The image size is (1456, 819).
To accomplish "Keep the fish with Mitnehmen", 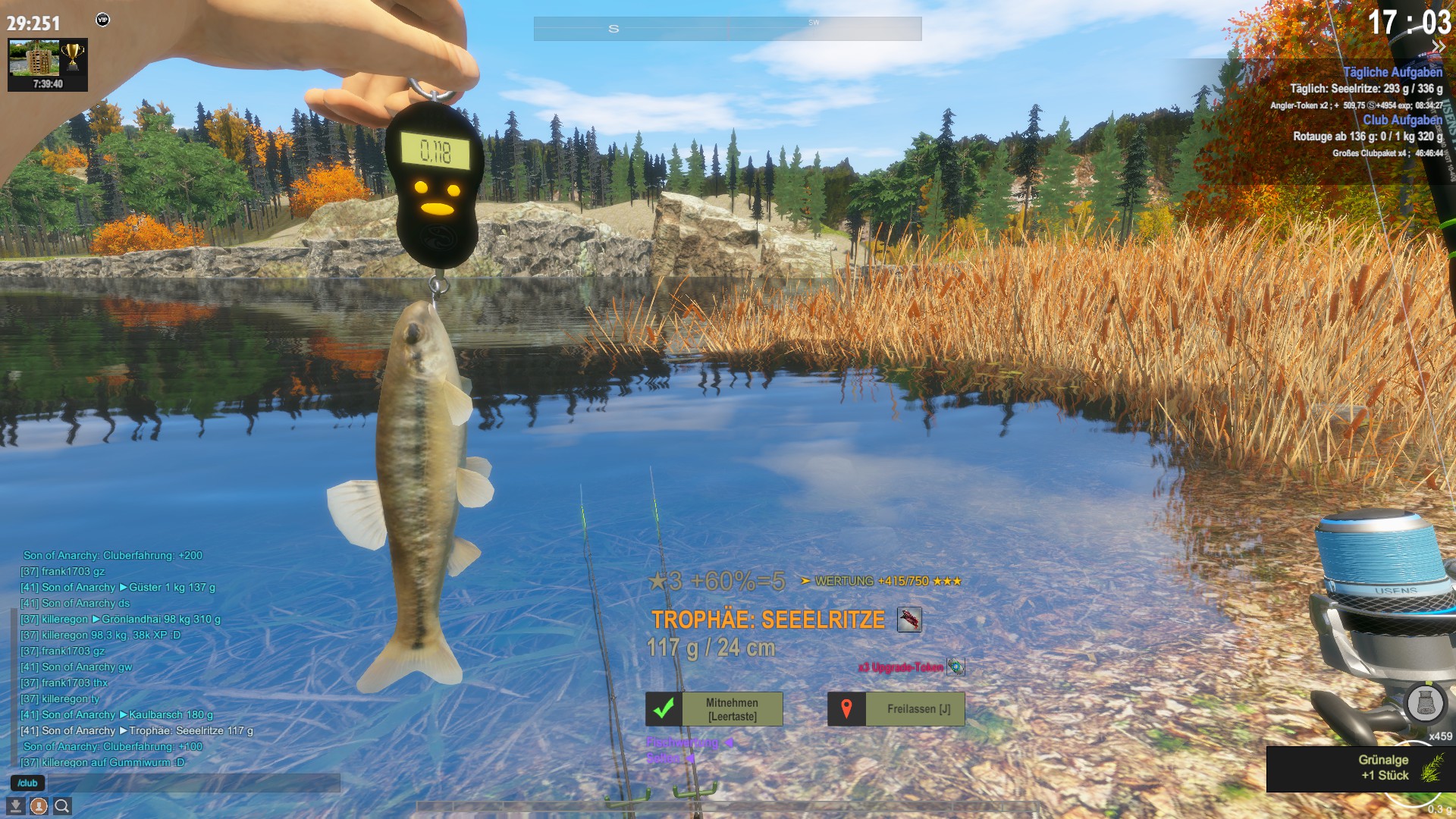I will click(x=714, y=709).
